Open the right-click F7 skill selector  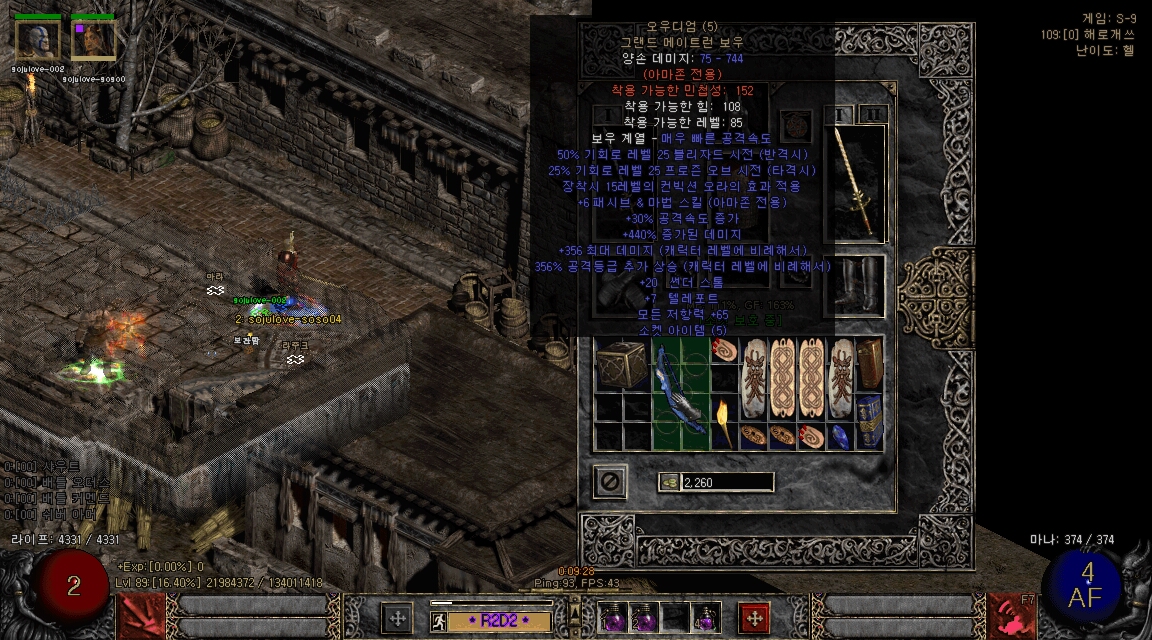pyautogui.click(x=1011, y=615)
